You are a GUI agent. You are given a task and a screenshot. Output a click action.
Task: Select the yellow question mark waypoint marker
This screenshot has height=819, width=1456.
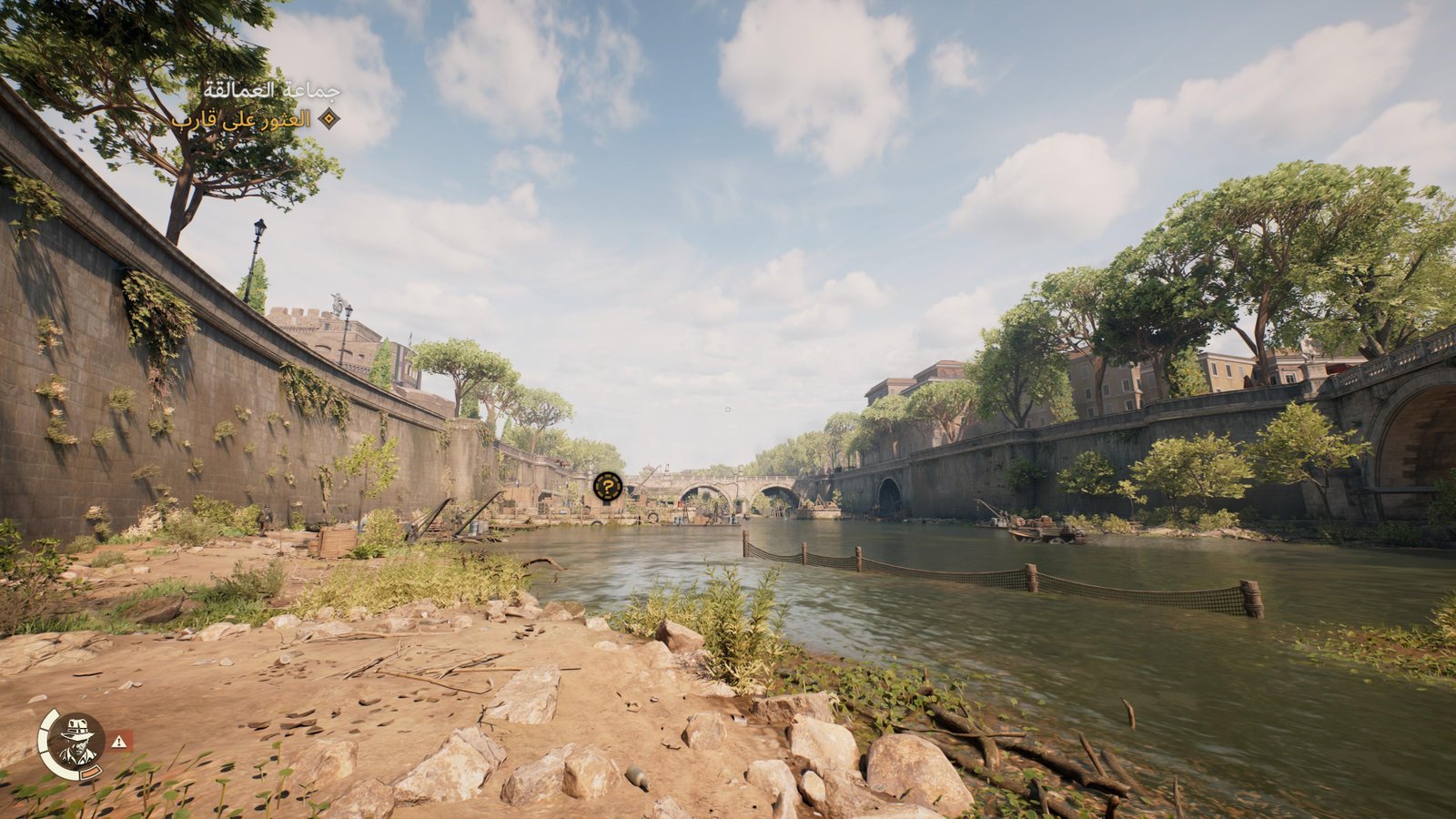[x=608, y=487]
